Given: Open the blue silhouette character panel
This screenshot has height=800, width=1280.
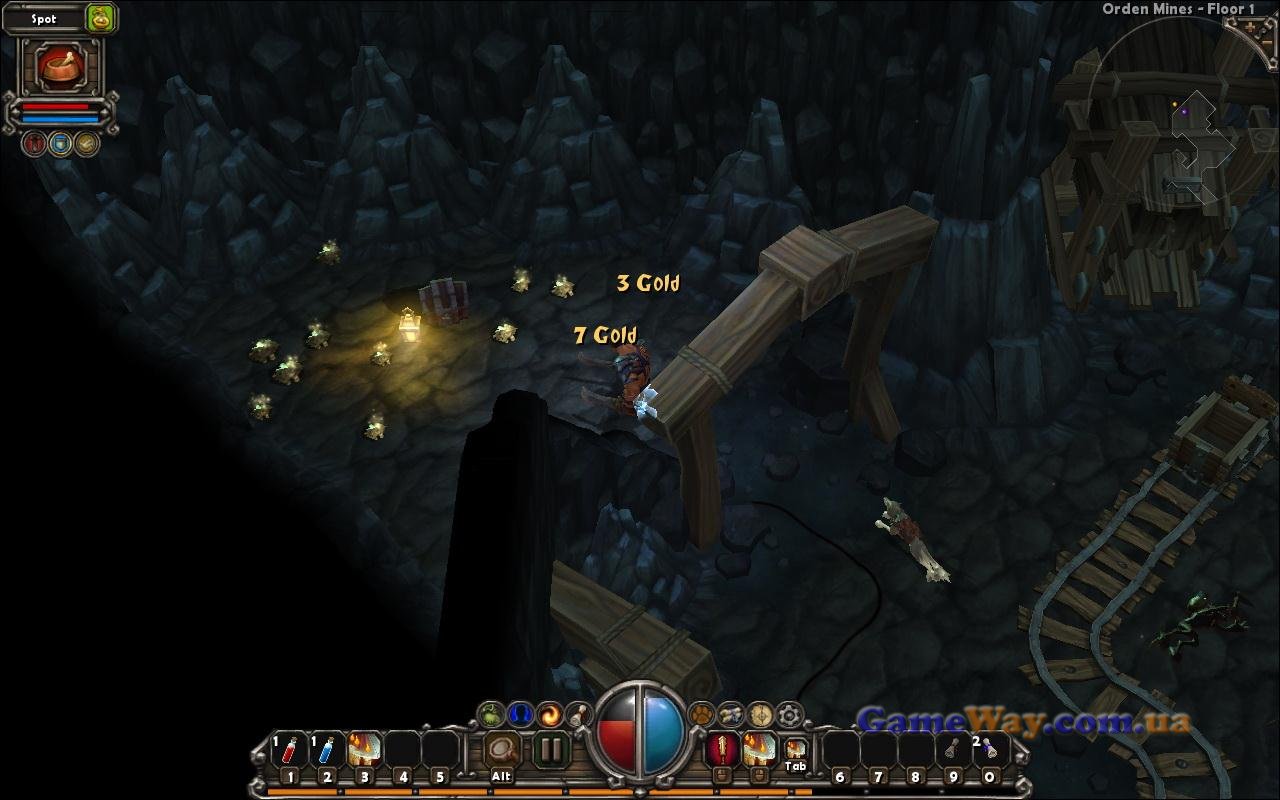Looking at the screenshot, I should (x=520, y=715).
